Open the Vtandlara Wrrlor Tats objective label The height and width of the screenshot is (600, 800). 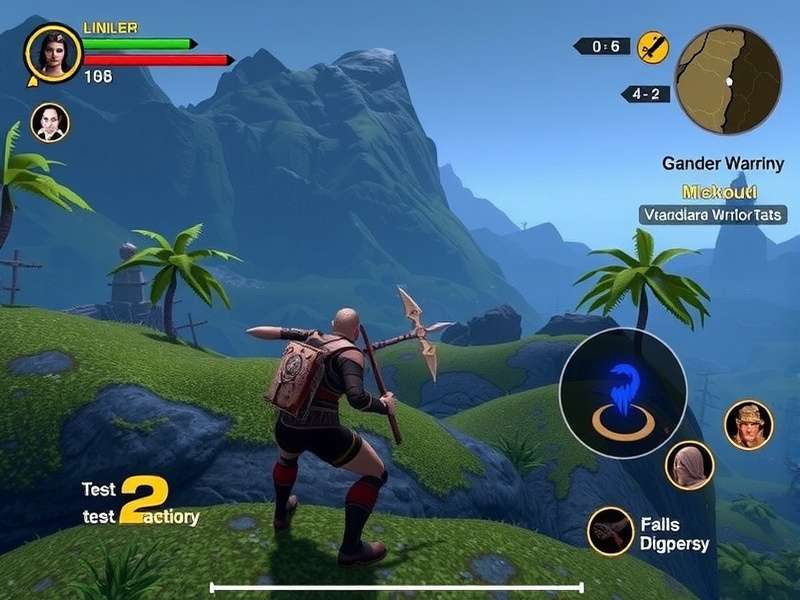(x=713, y=214)
